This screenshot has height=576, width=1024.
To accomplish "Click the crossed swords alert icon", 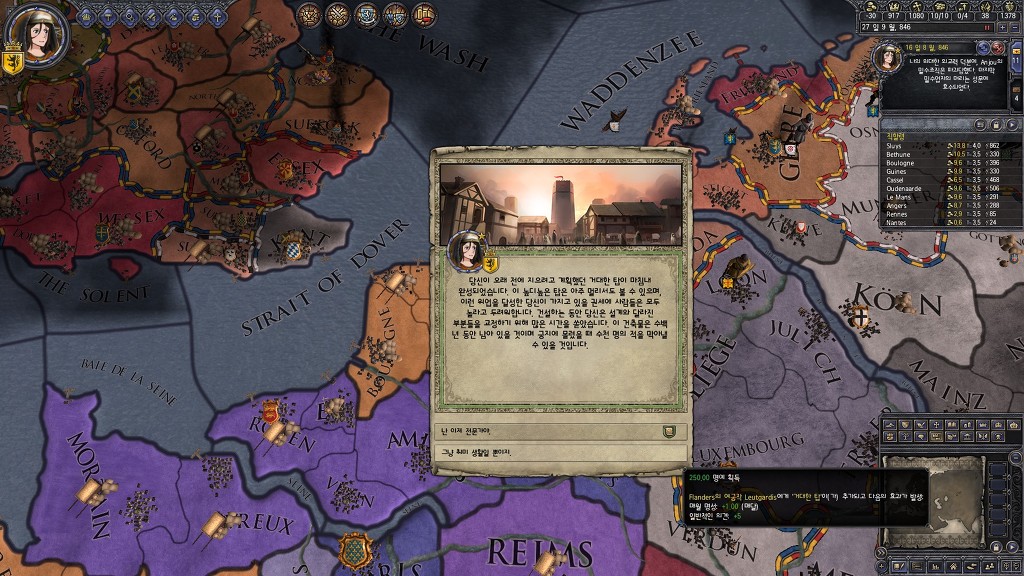I will point(338,14).
